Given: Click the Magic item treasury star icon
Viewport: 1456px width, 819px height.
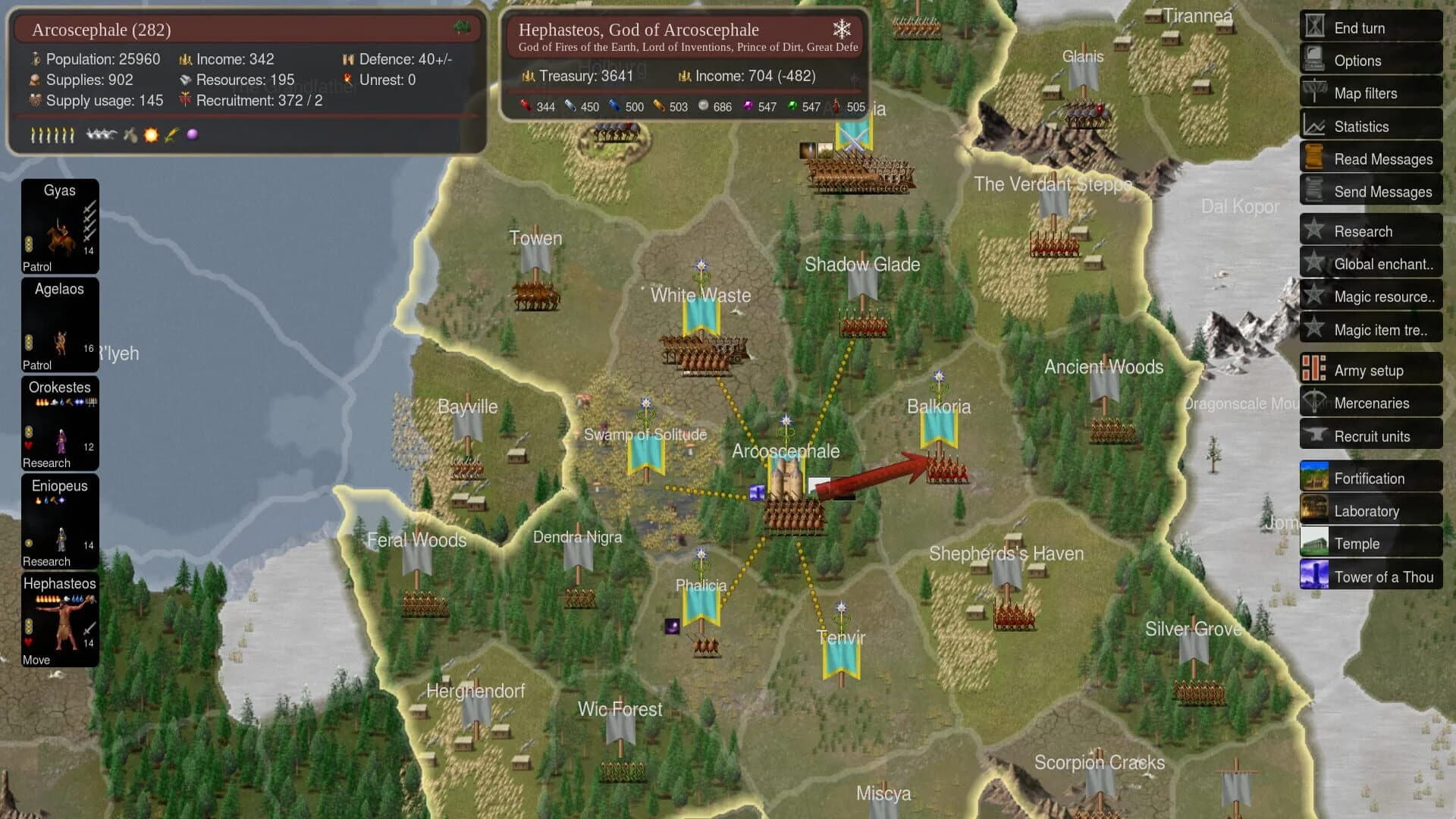Looking at the screenshot, I should point(1313,328).
